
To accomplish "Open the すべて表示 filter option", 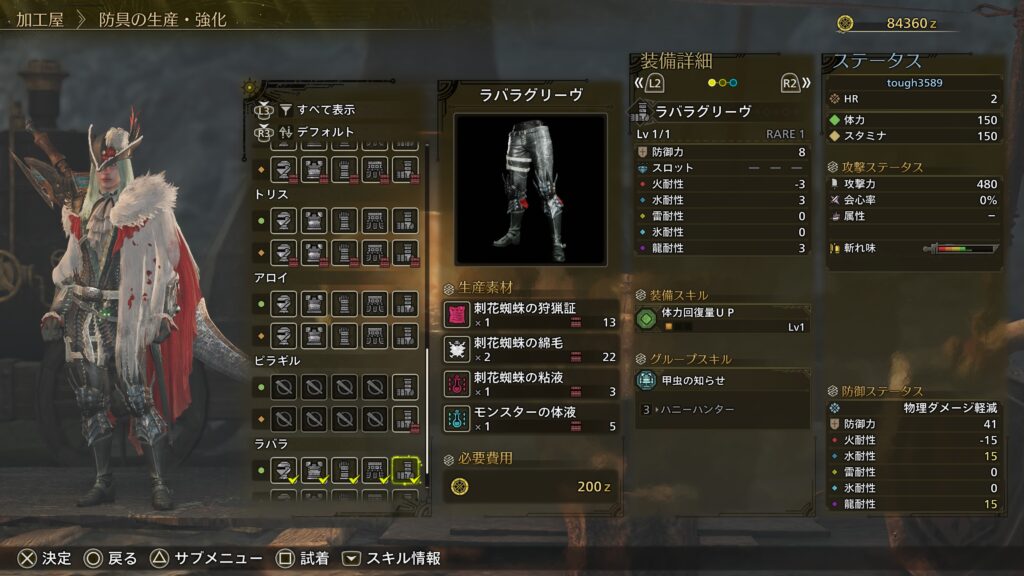I will coord(326,110).
